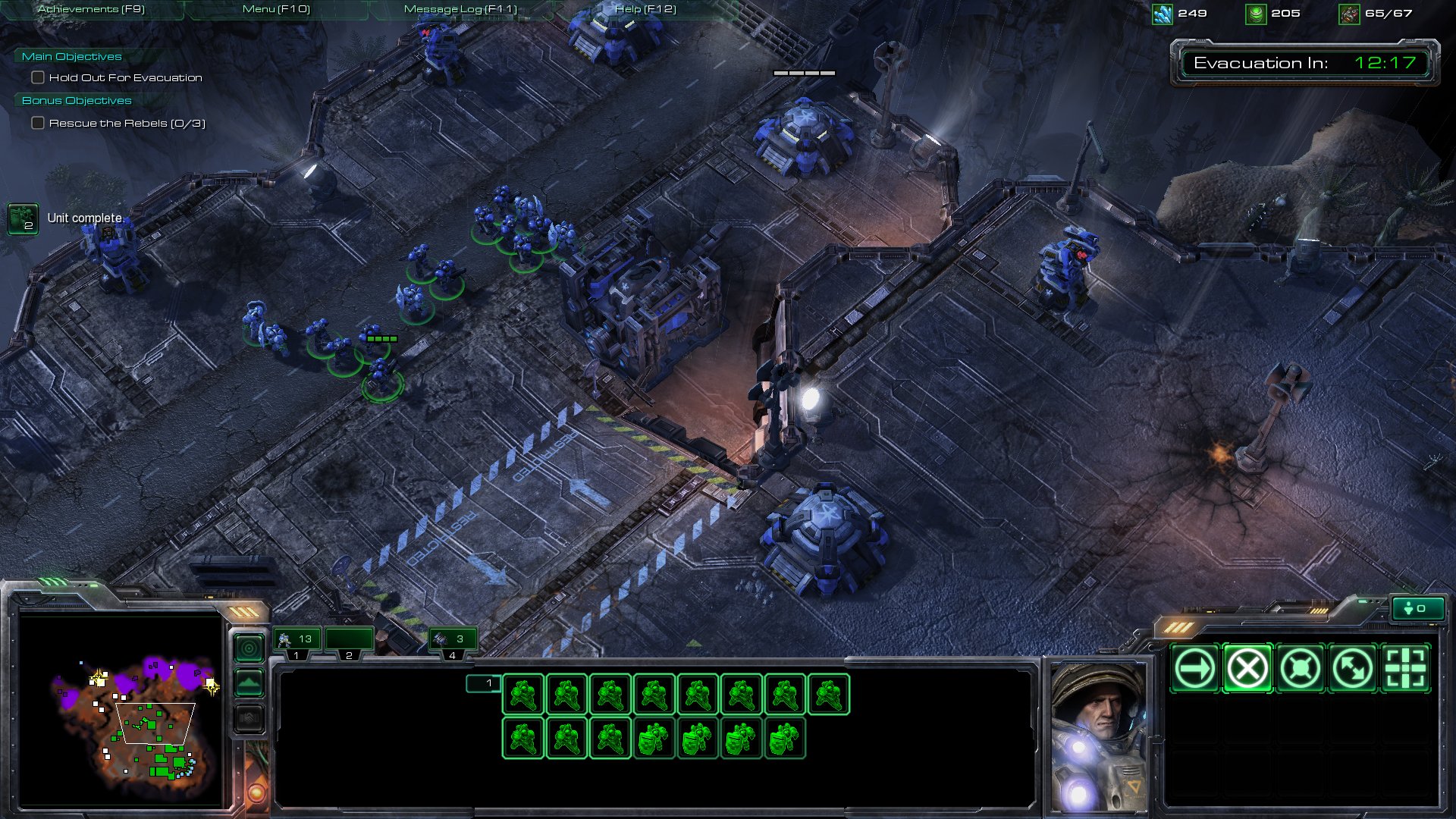1456x819 pixels.
Task: Click the idle worker button showing 0
Action: pyautogui.click(x=1416, y=608)
